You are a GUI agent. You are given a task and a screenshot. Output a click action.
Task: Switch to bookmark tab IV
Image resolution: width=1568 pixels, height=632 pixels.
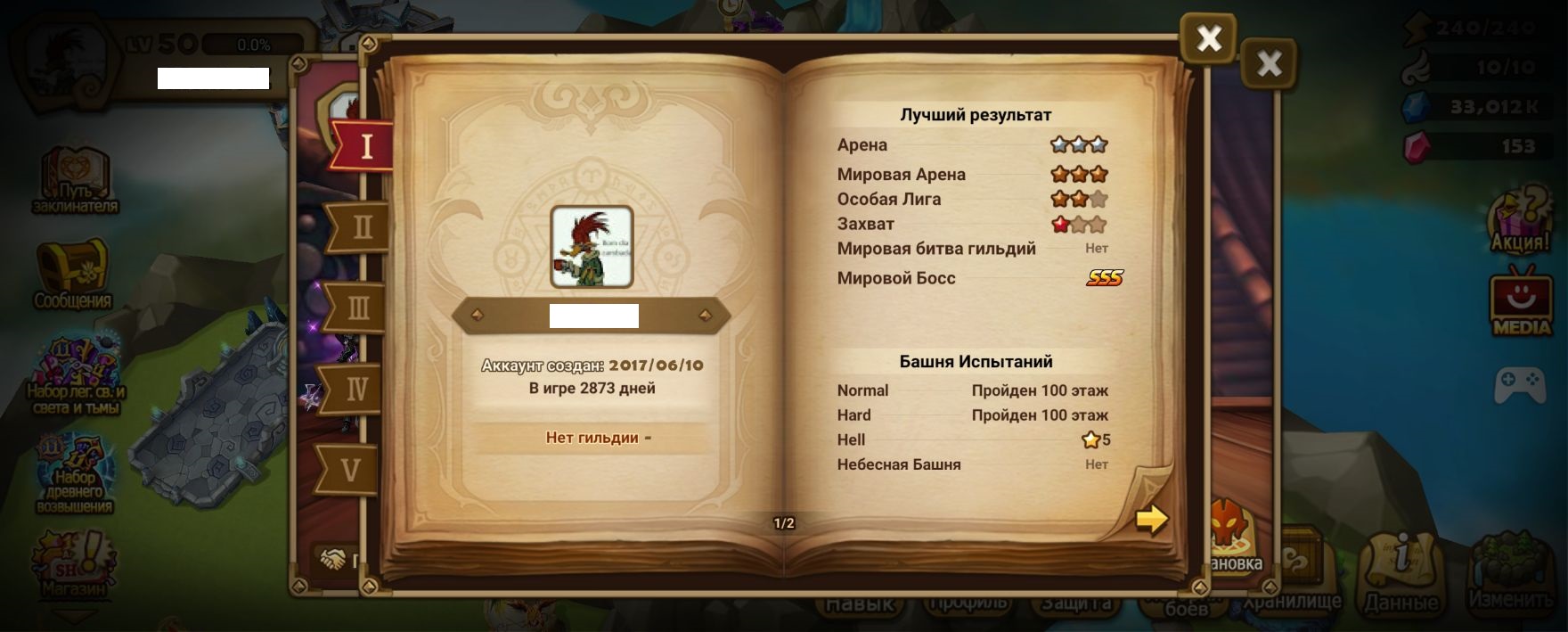coord(355,389)
